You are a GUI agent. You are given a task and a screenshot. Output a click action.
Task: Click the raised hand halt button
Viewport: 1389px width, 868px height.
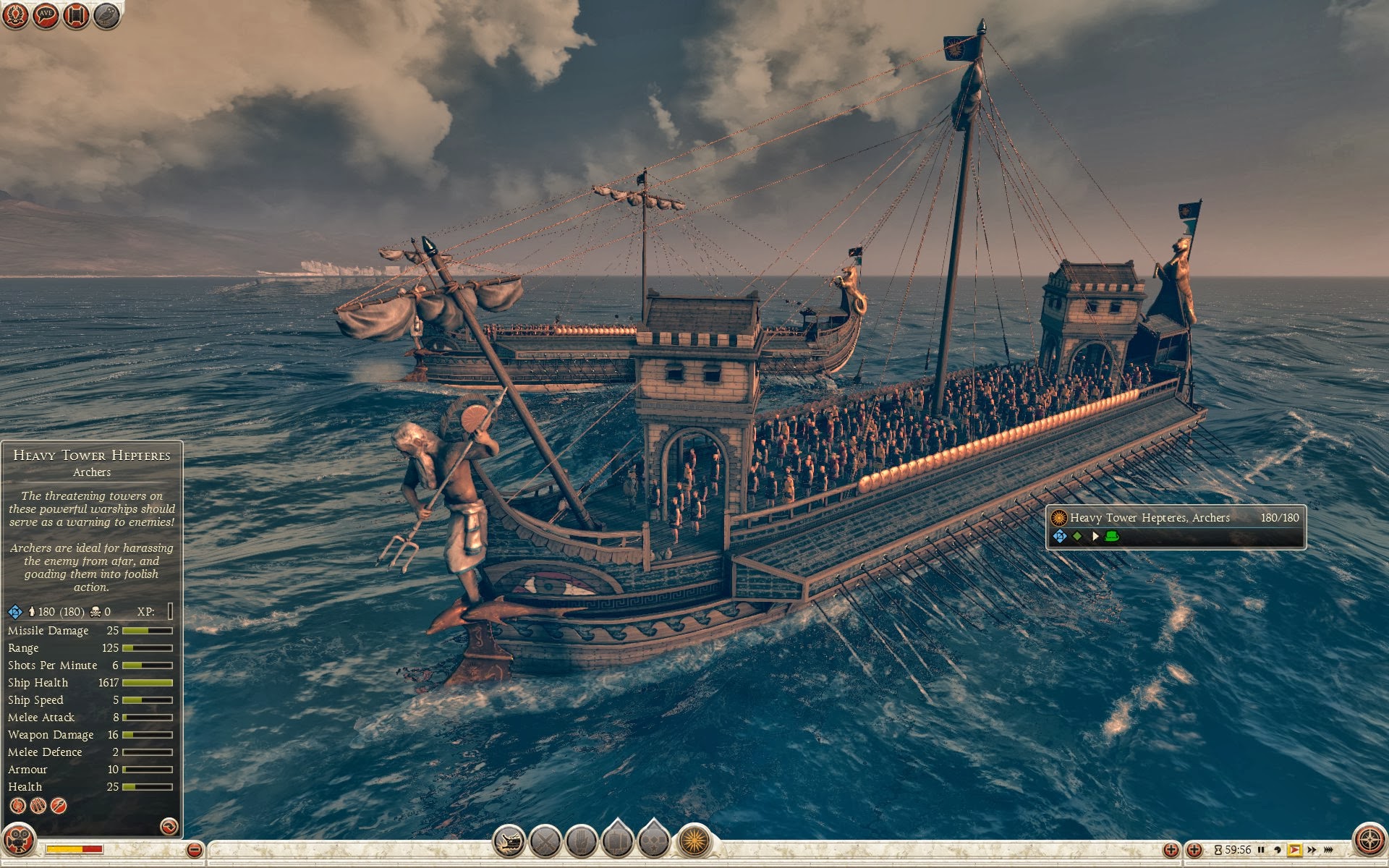[581, 842]
